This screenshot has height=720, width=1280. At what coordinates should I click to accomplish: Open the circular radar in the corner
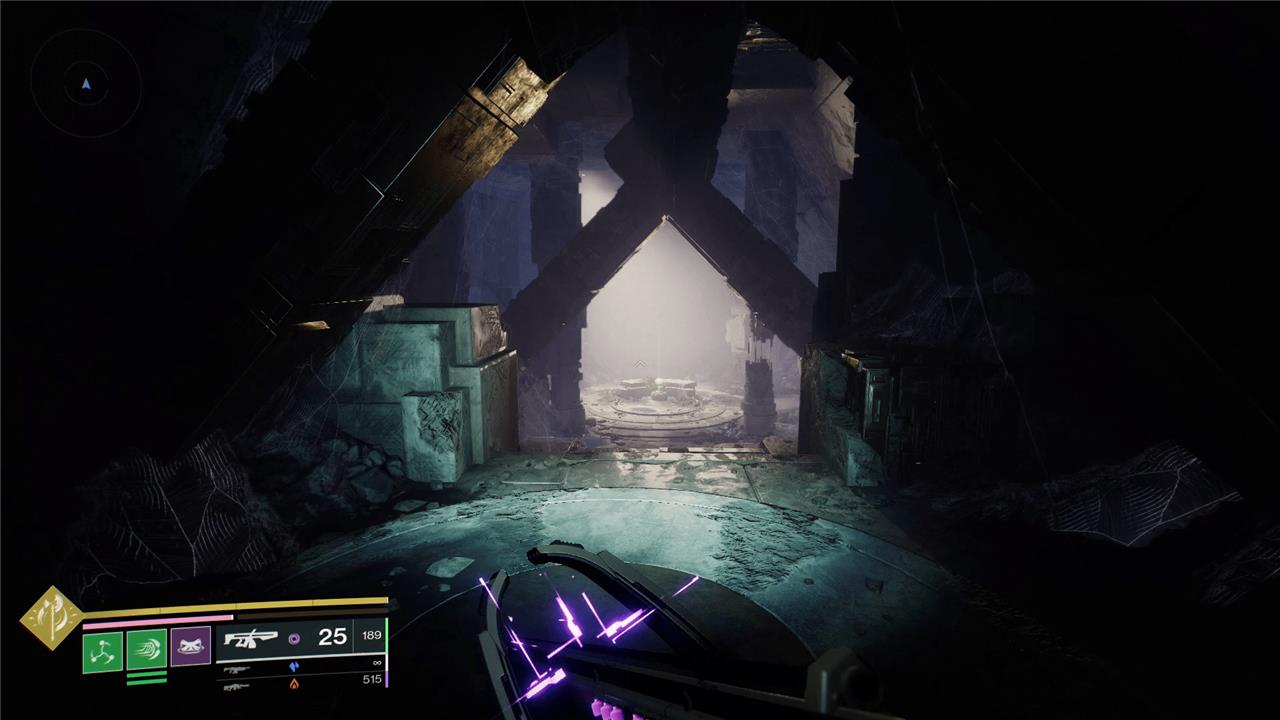(x=86, y=84)
